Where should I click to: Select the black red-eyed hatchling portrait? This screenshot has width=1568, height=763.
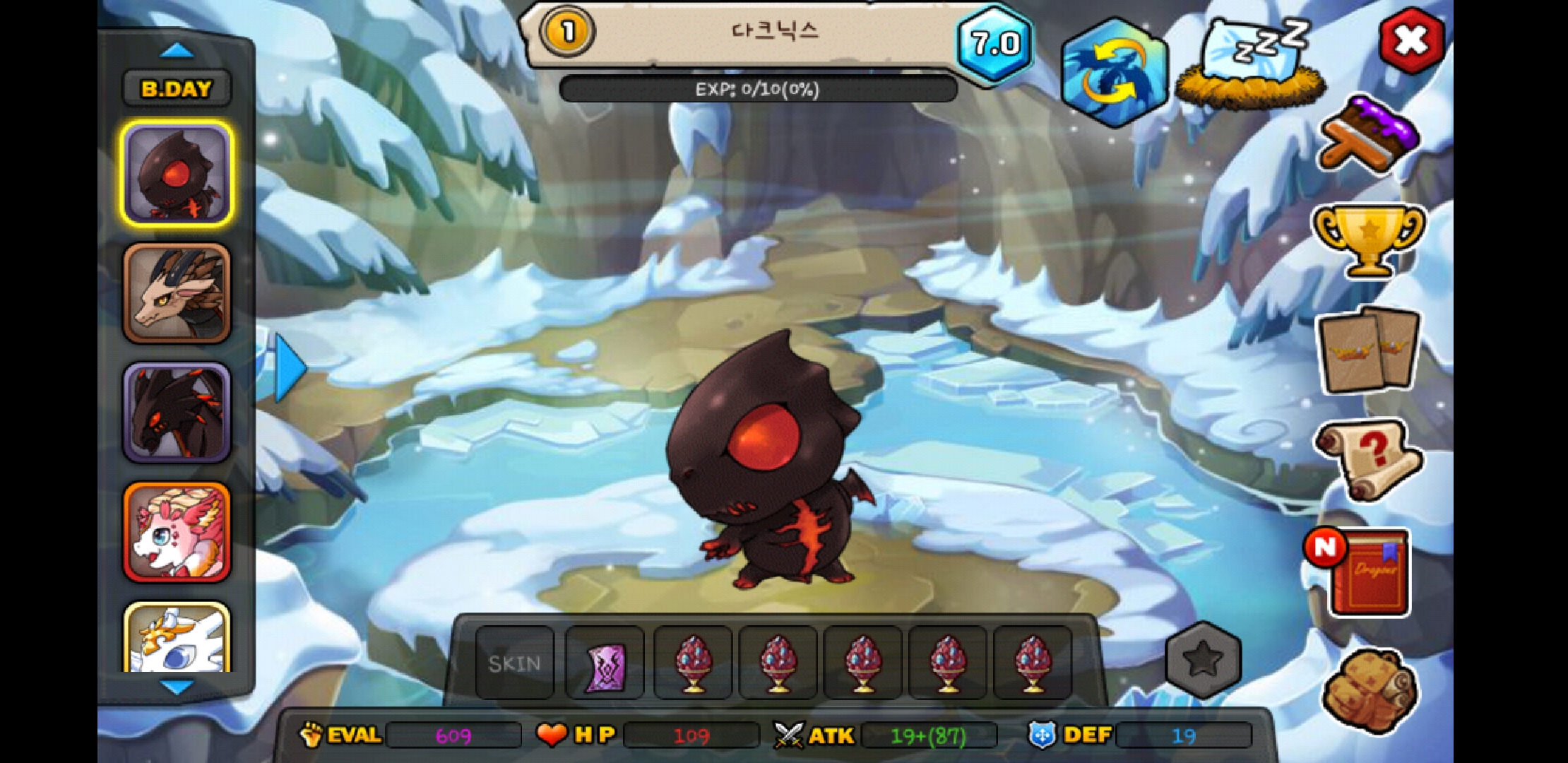click(x=177, y=174)
